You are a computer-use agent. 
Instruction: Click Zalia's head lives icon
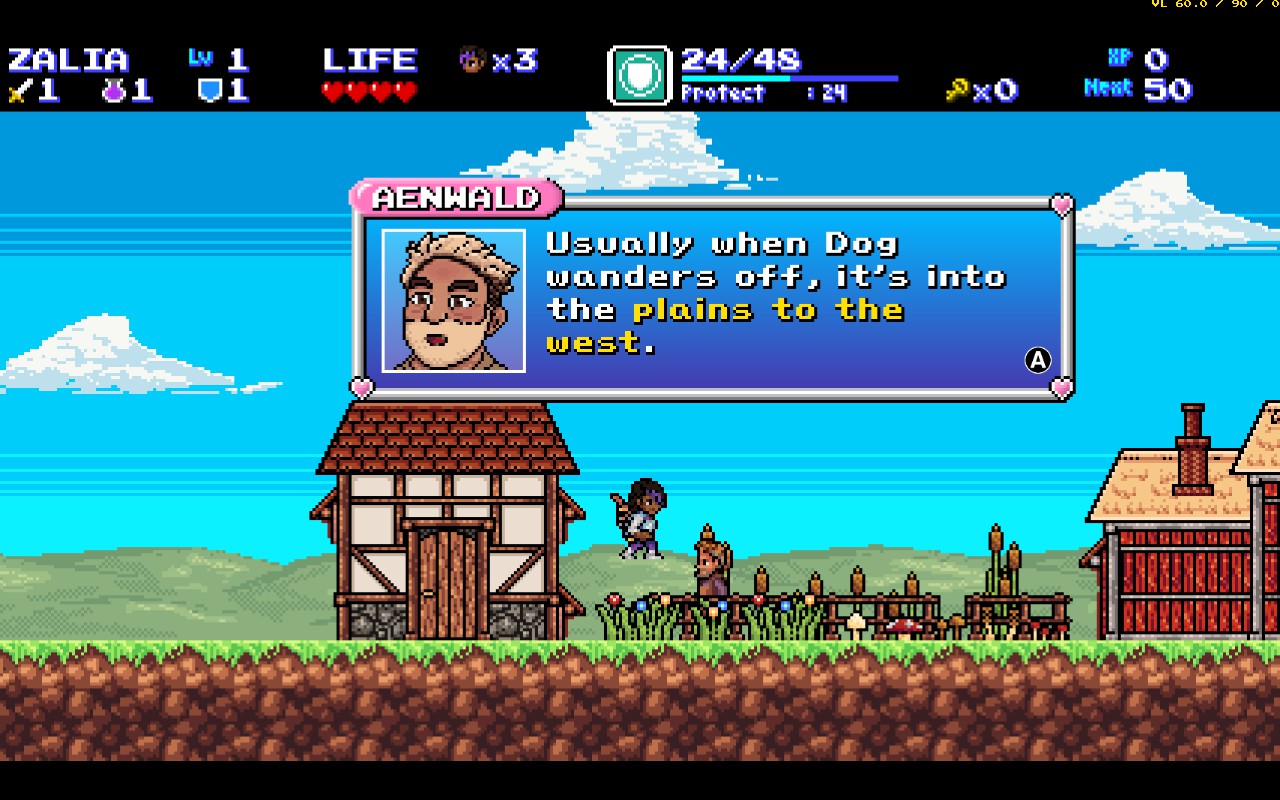click(x=472, y=60)
